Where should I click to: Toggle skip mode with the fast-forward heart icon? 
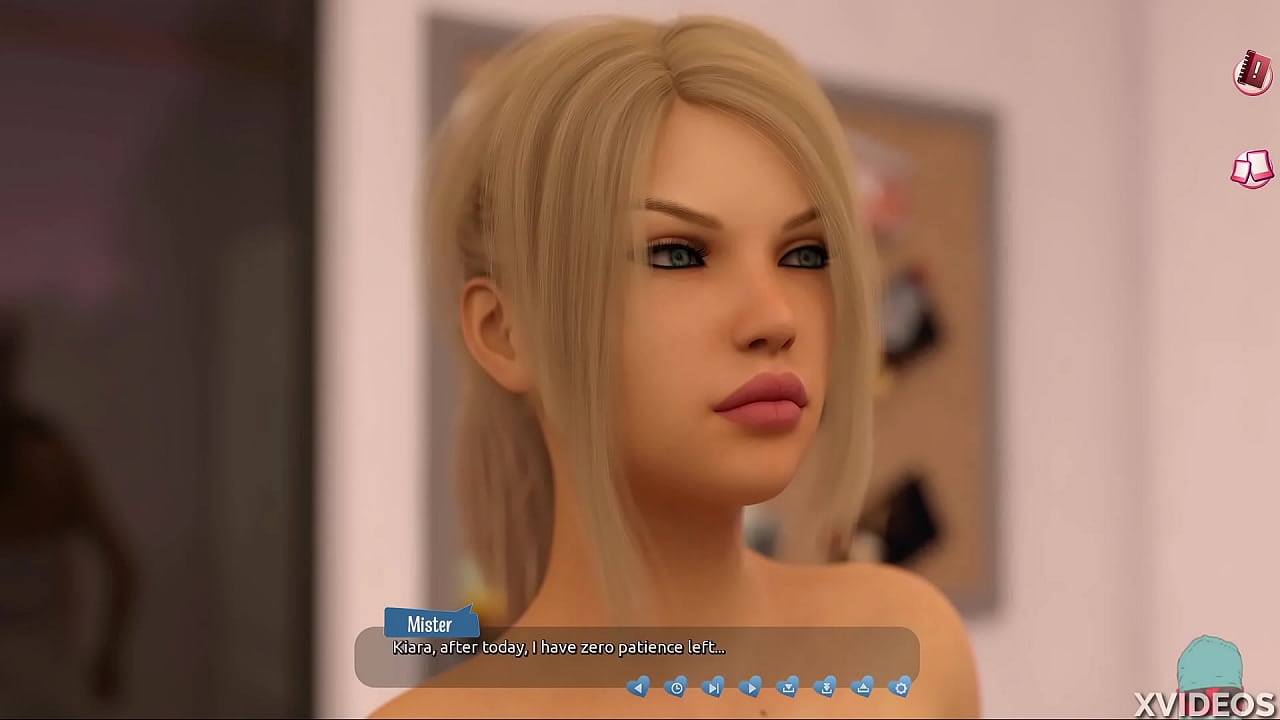[713, 688]
